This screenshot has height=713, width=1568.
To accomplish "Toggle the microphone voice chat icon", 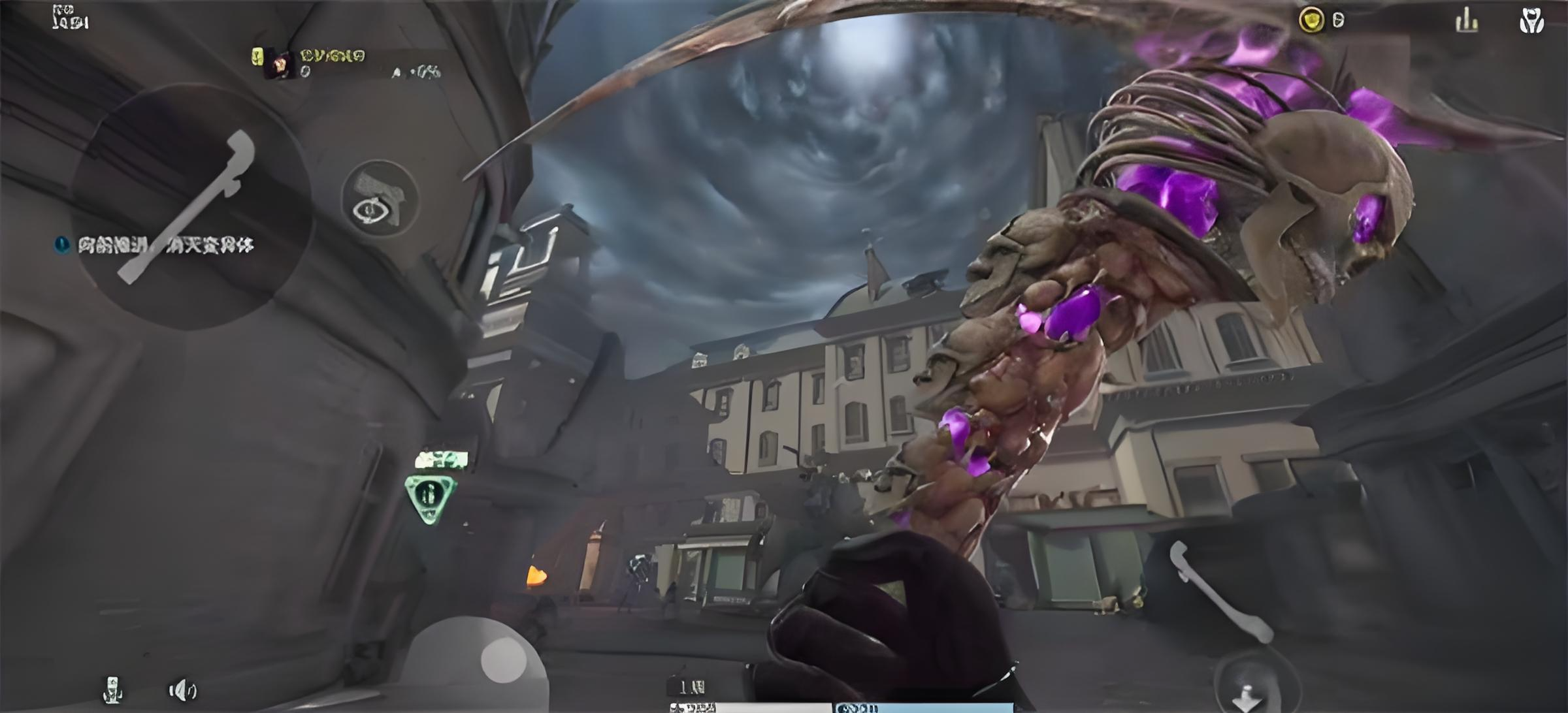I will (113, 689).
